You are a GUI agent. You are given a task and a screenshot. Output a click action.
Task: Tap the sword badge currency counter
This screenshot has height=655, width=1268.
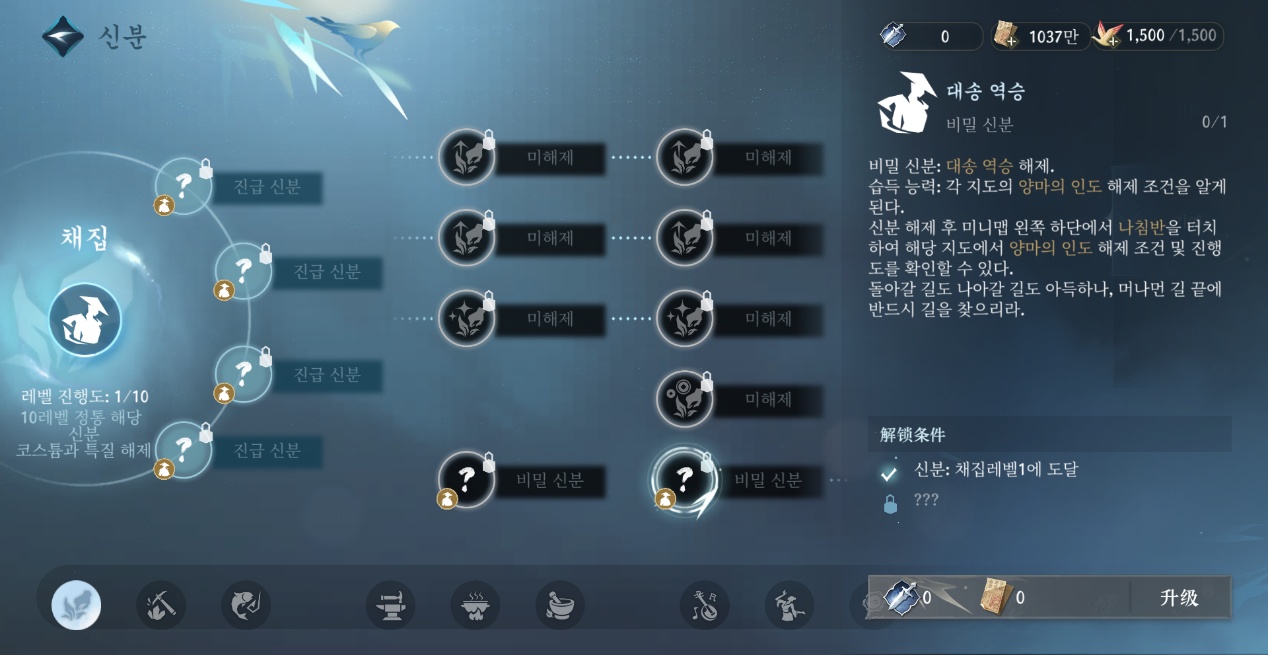click(930, 37)
